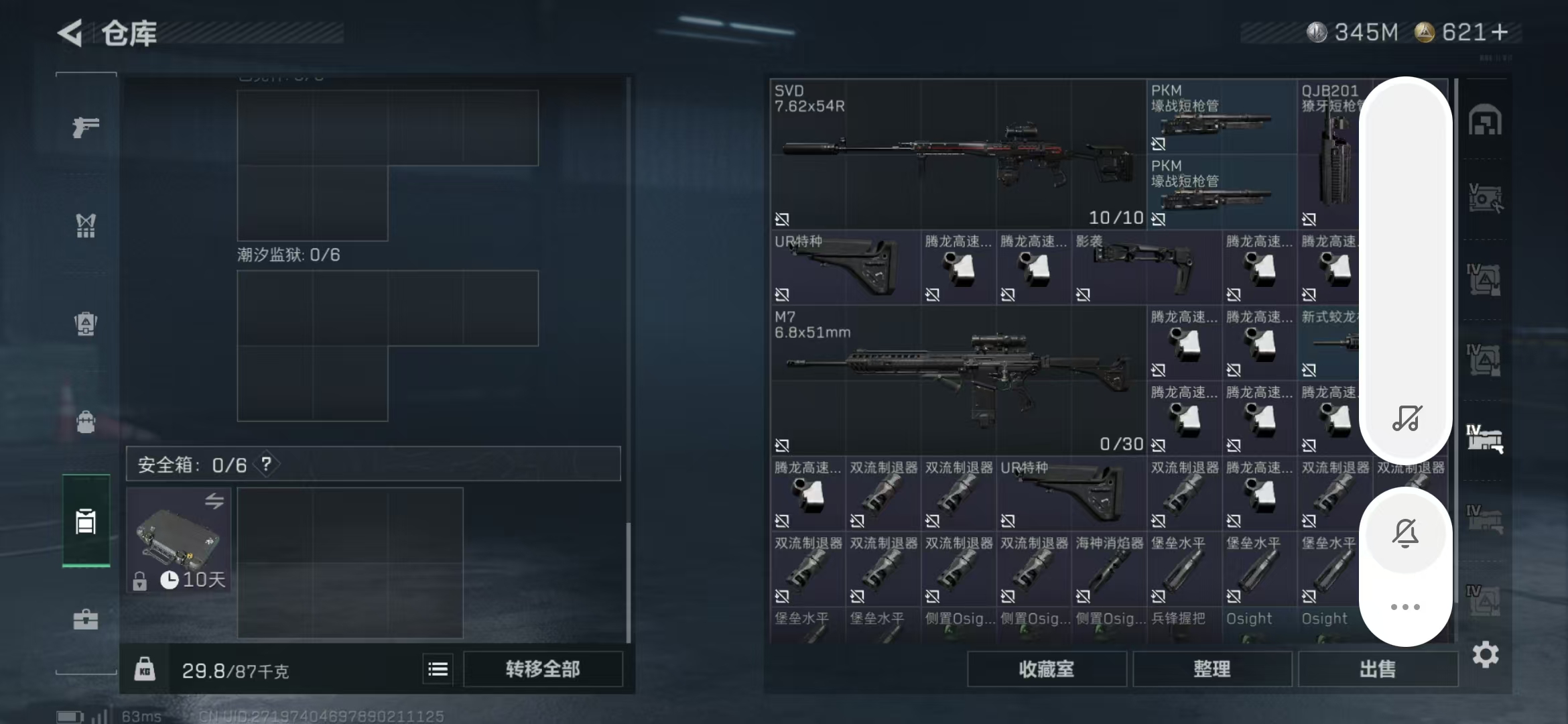Select the SVD 7.62x54R rifle
Viewport: 1568px width, 724px height.
957,154
